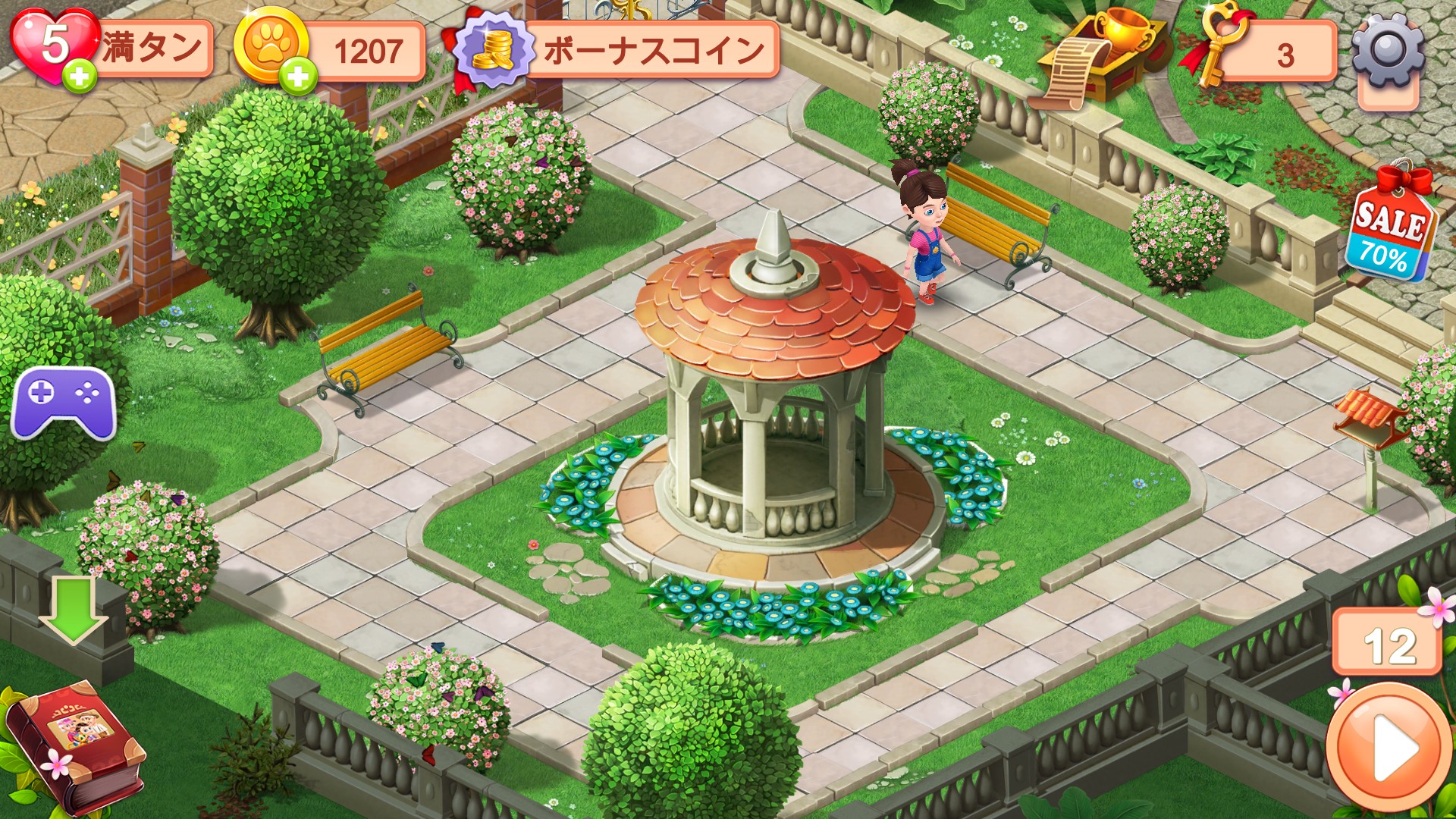
Task: Tap the golden key counter
Action: pos(1259,52)
